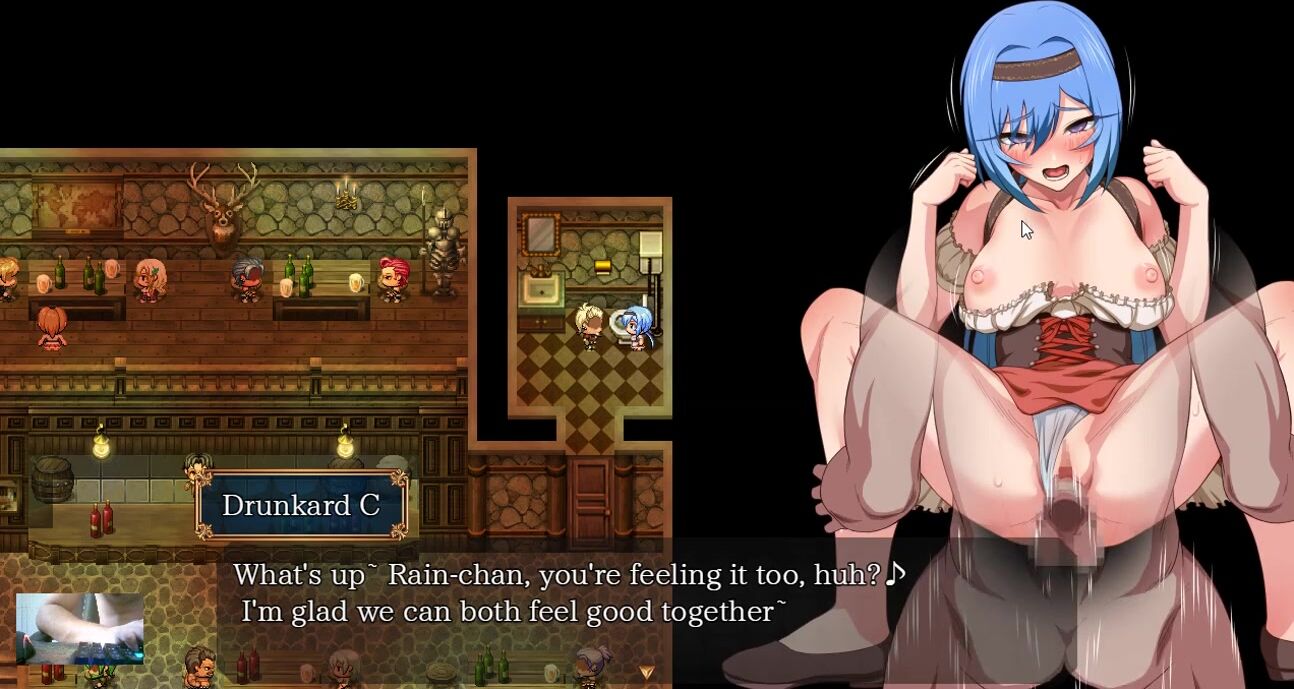This screenshot has width=1294, height=689.
Task: Click the dialogue continue arrow indicator
Action: click(647, 672)
